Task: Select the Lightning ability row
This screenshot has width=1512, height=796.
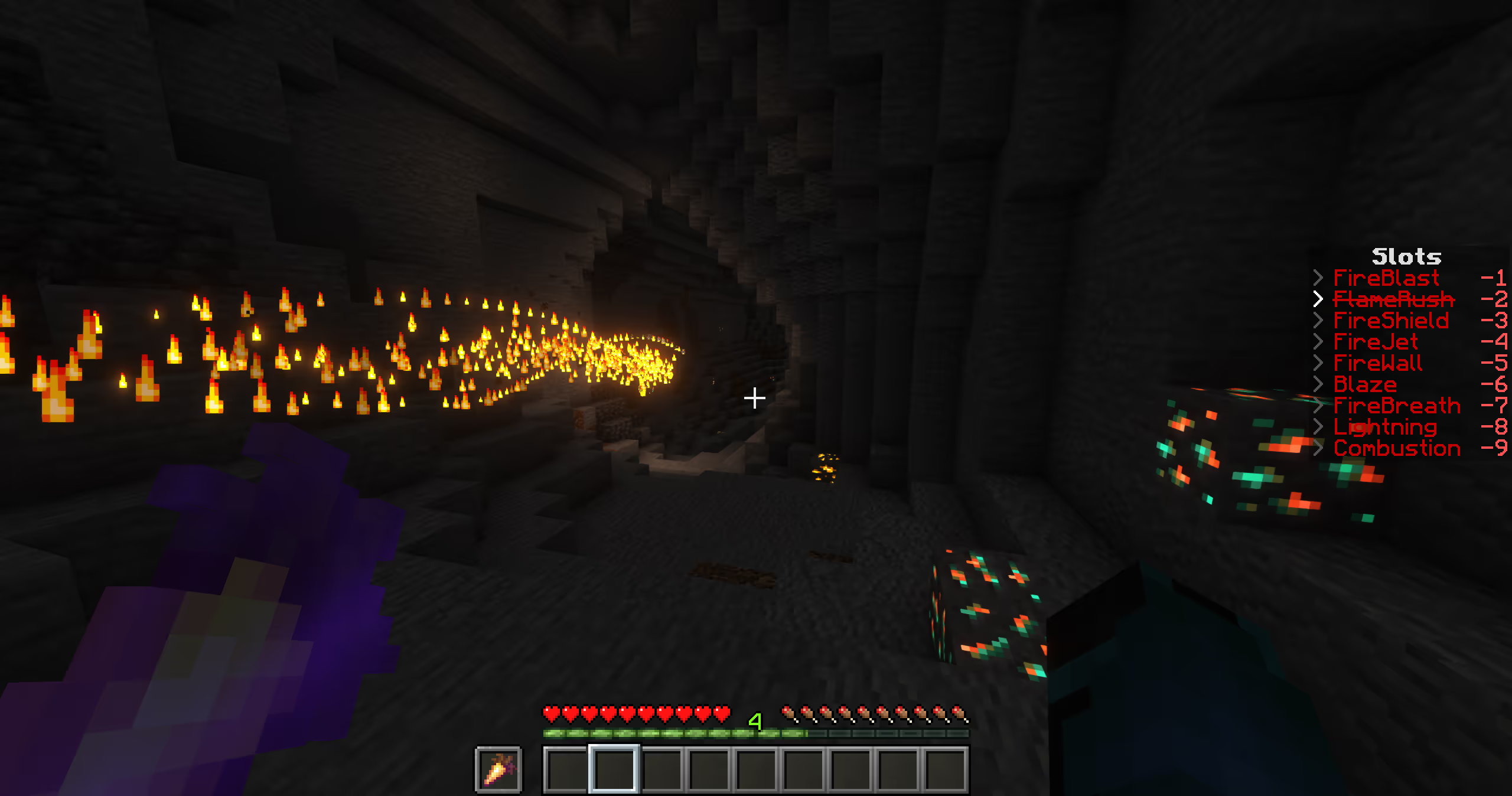Action: coord(1384,427)
